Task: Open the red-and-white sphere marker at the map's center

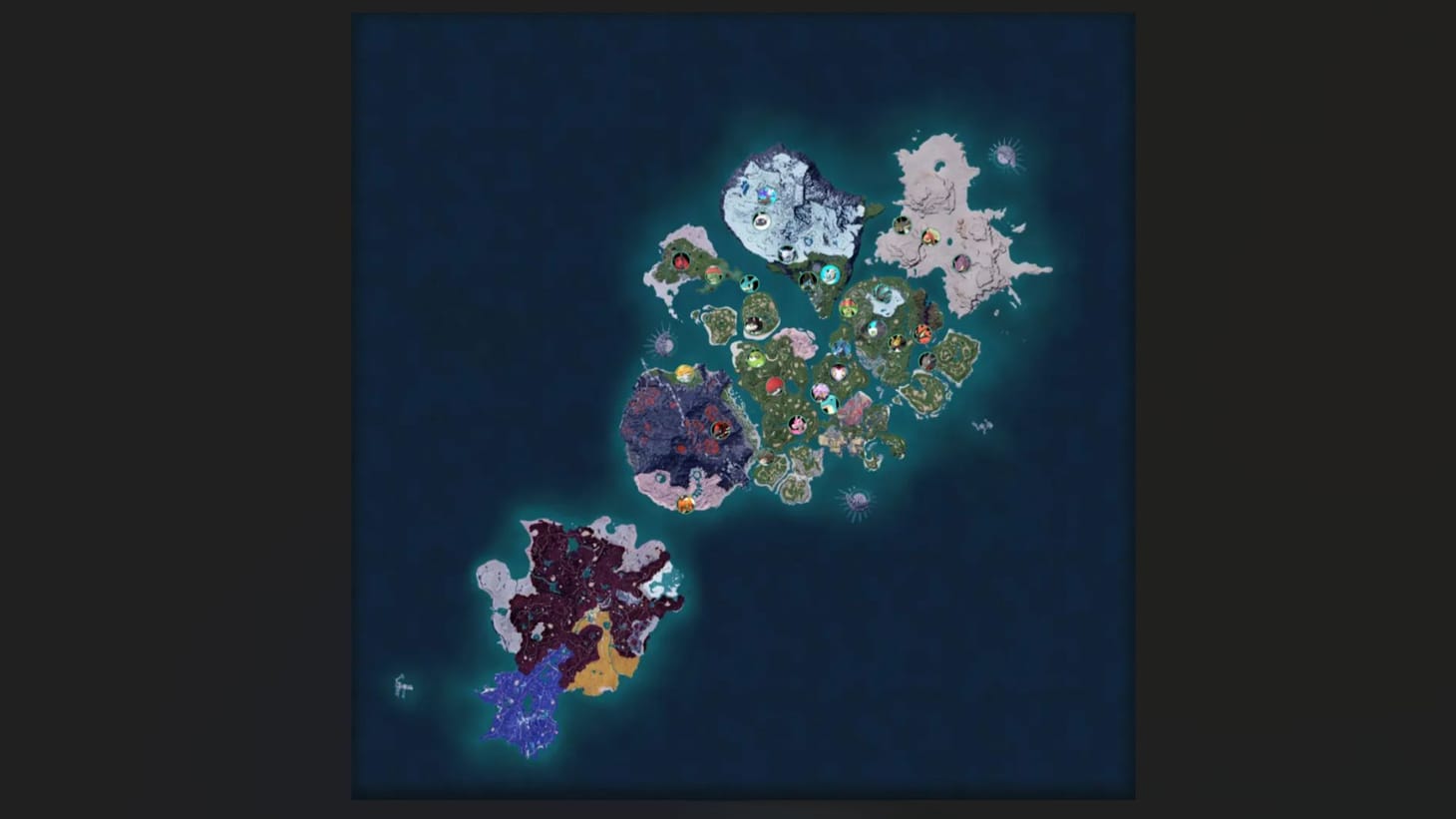Action: pyautogui.click(x=775, y=387)
